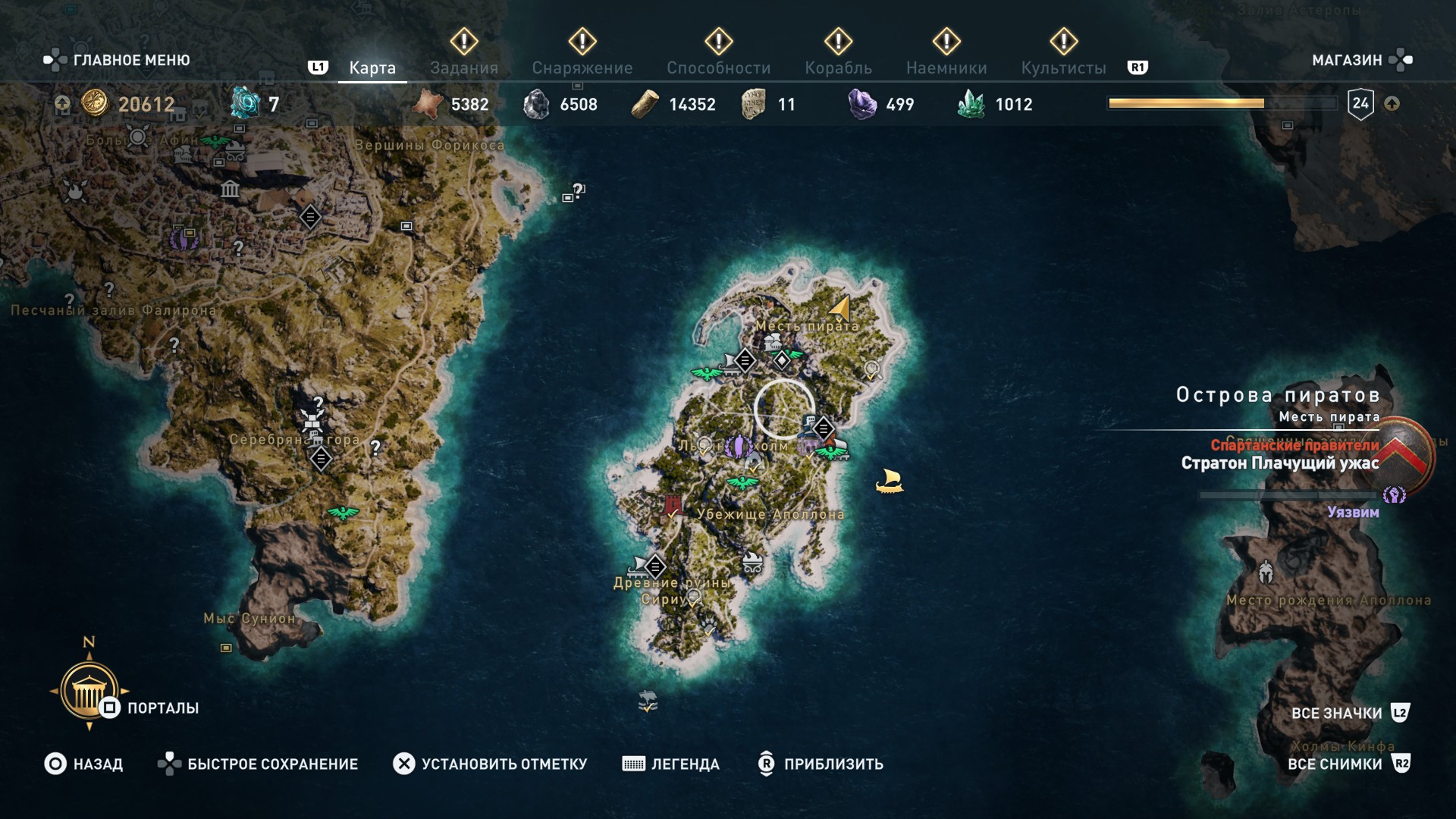1456x819 pixels.
Task: Select the red fort marker on the island
Action: [x=671, y=505]
